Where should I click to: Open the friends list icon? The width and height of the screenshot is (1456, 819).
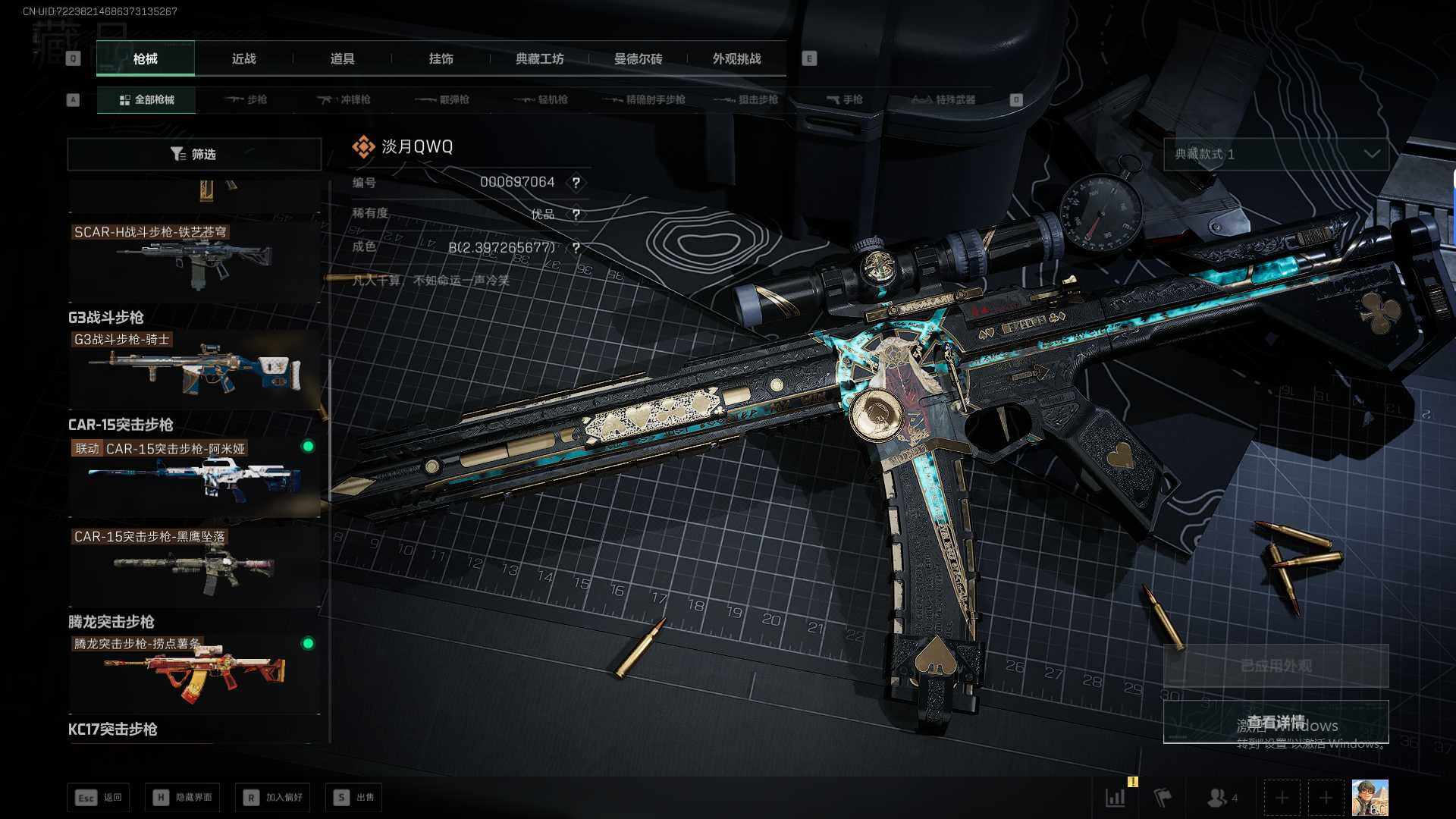1220,798
